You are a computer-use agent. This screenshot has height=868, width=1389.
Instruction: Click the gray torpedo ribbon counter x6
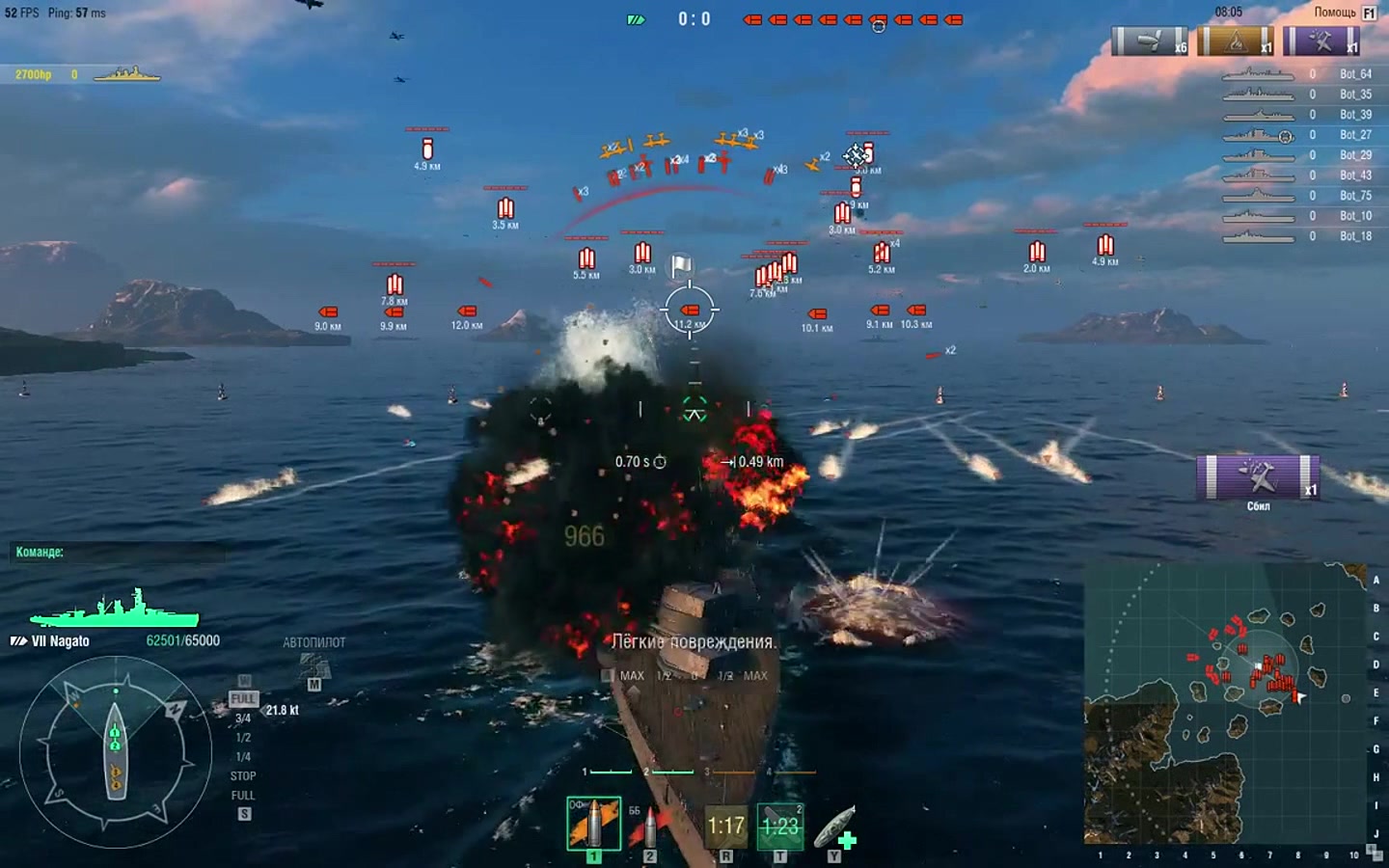1150,41
